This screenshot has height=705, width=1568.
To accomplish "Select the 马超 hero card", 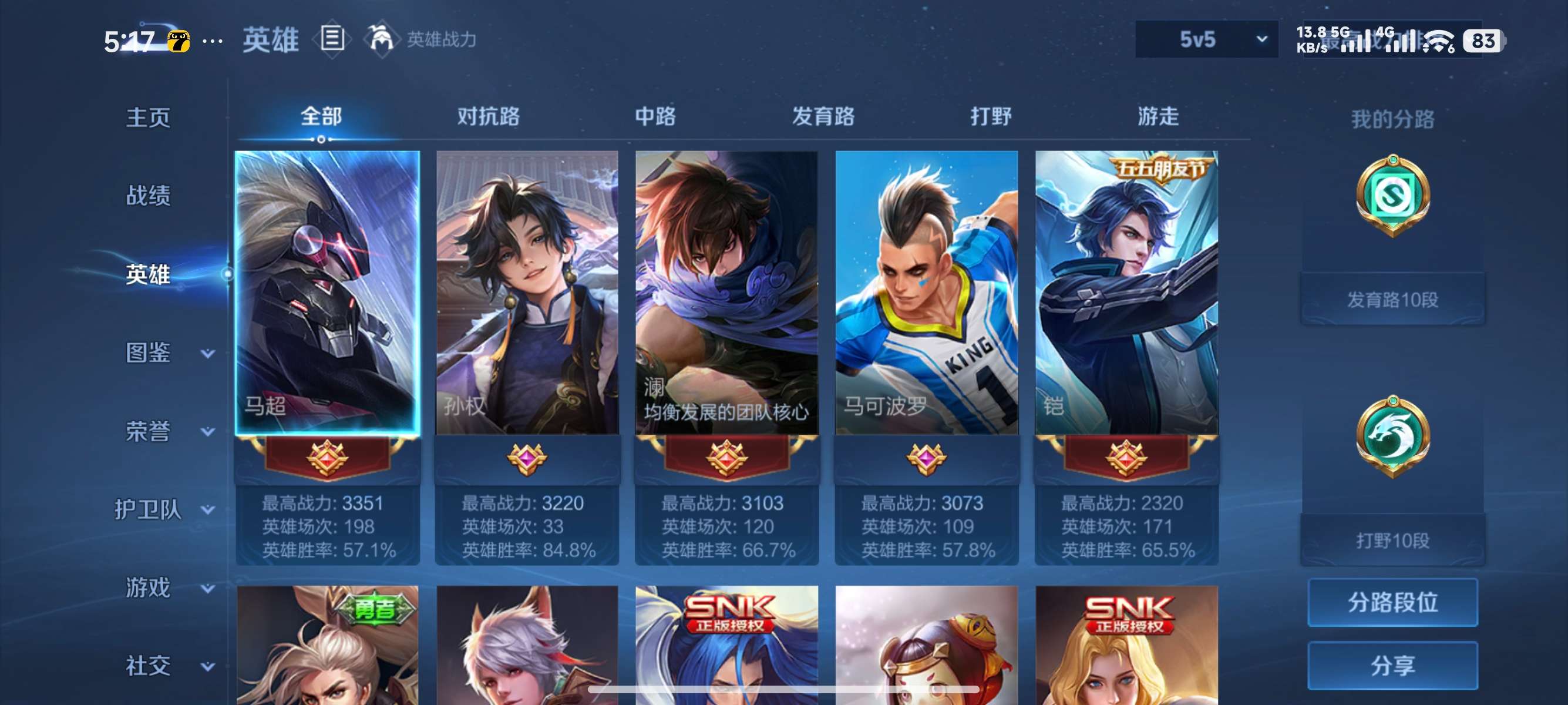I will pyautogui.click(x=329, y=292).
